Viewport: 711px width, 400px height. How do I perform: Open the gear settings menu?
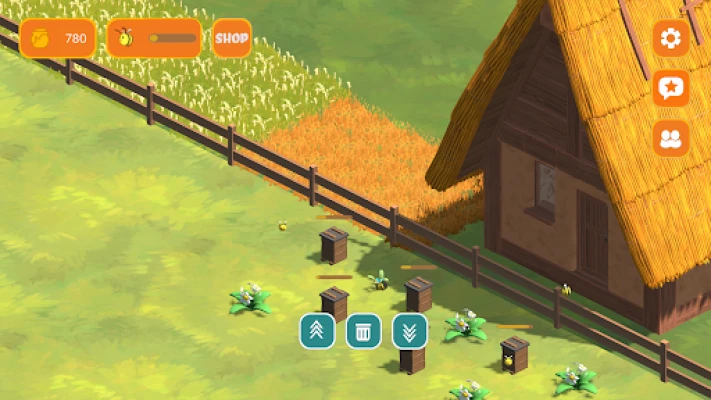click(671, 39)
